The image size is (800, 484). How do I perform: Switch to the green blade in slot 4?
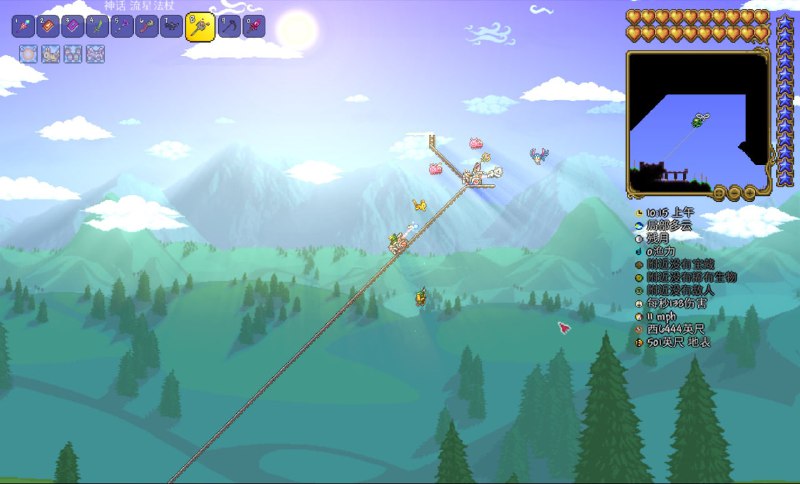click(x=97, y=26)
